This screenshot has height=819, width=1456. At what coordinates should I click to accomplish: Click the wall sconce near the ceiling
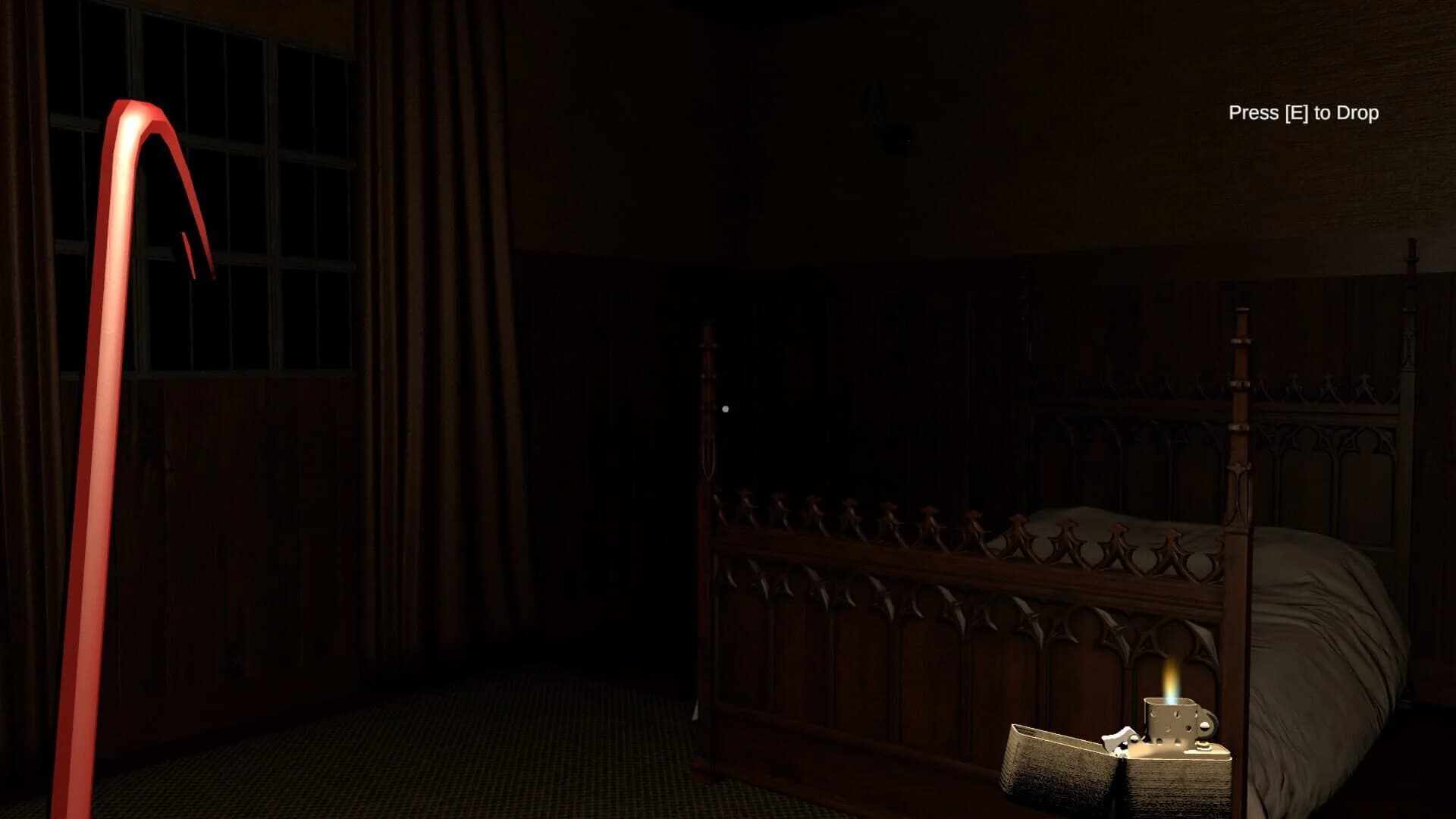pos(895,125)
